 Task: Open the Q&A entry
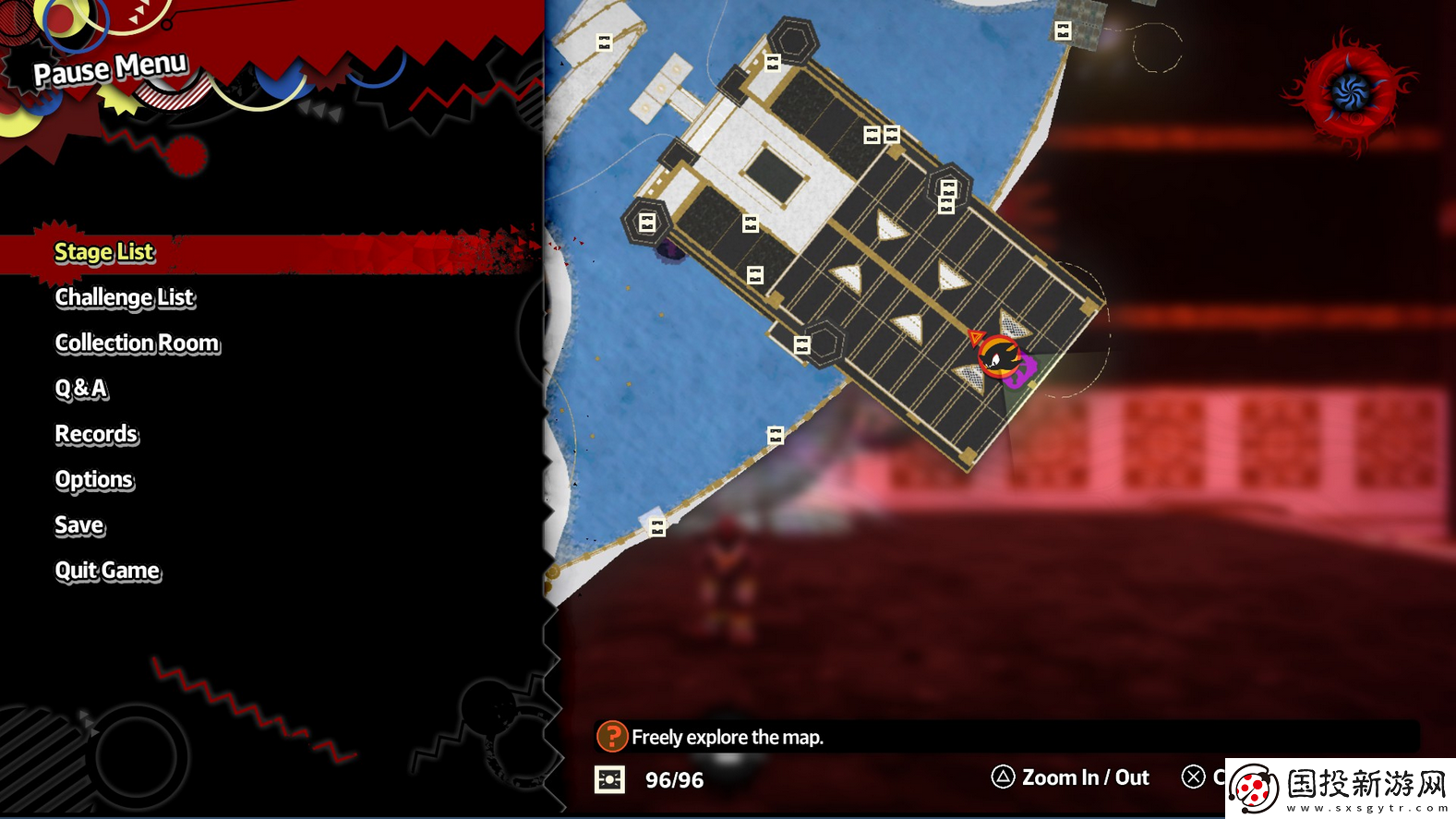coord(81,389)
